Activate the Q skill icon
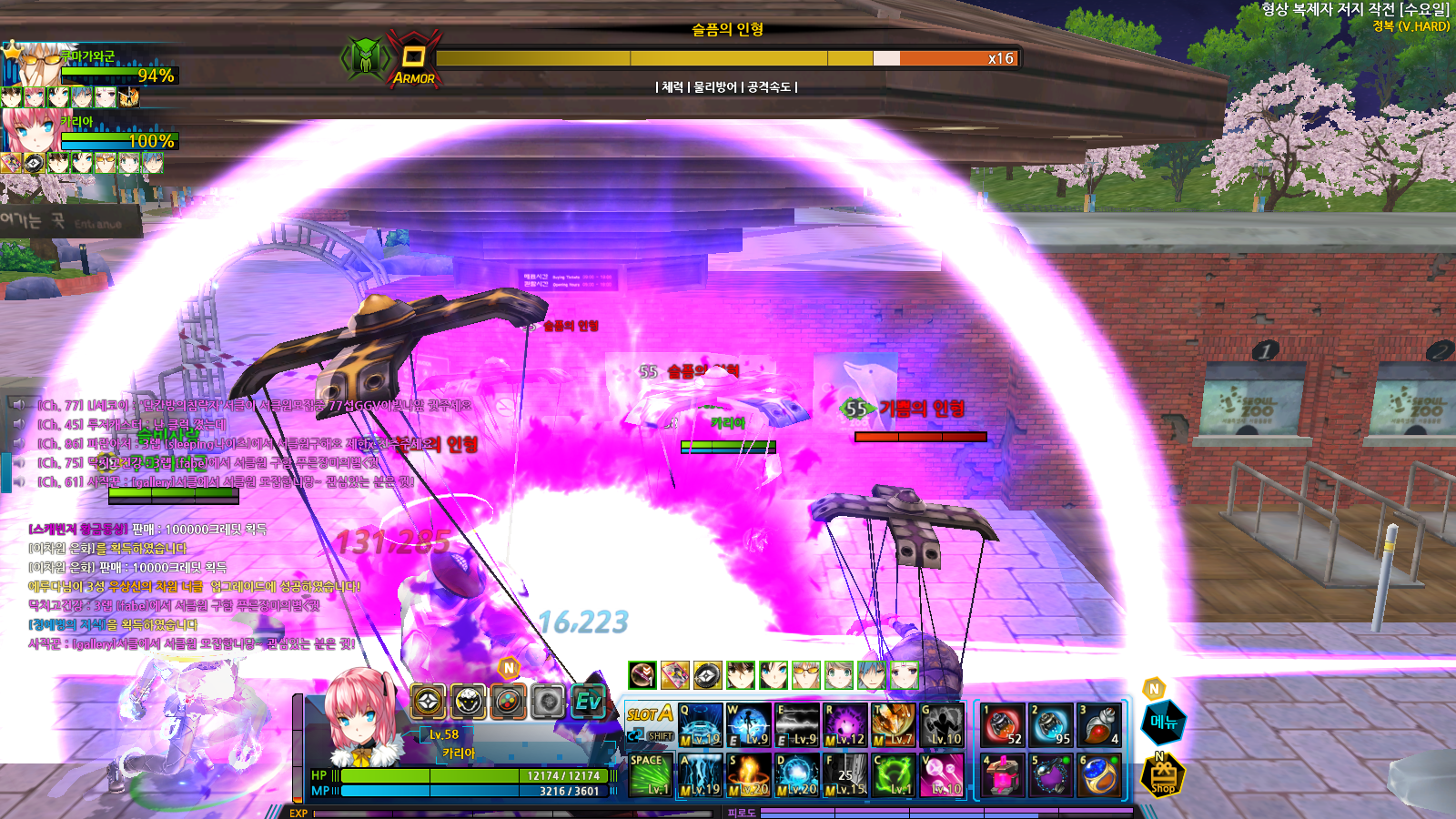 pos(700,725)
